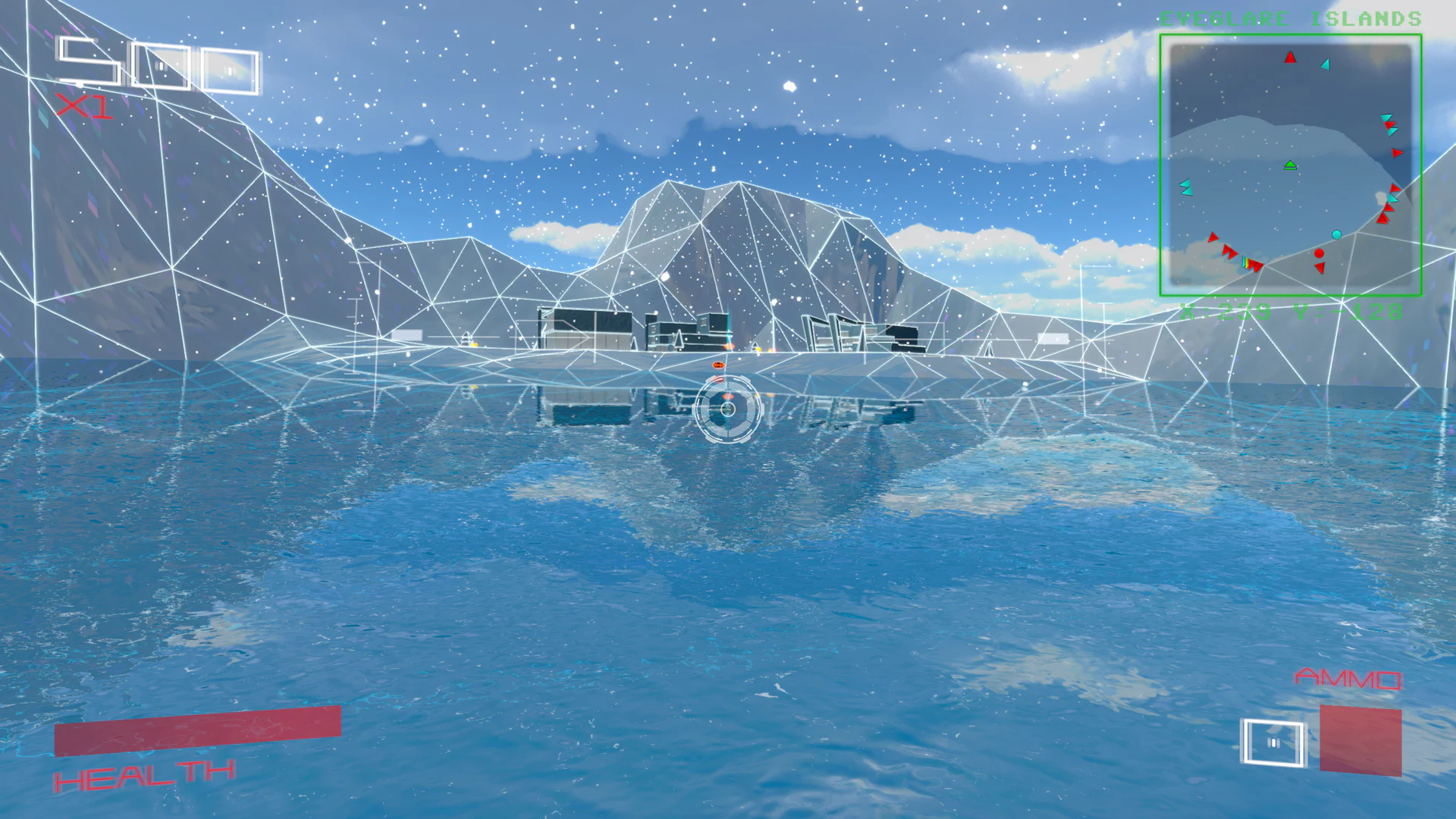Click the red circular enemy dot on minimap
This screenshot has width=1456, height=819.
tap(1319, 253)
